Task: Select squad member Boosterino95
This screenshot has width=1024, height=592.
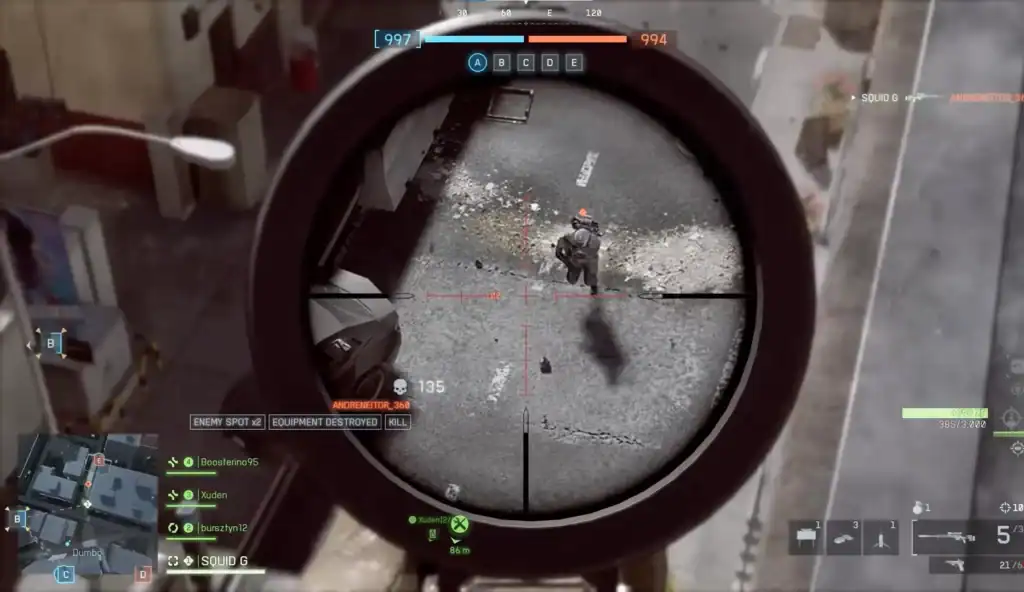Action: tap(228, 462)
